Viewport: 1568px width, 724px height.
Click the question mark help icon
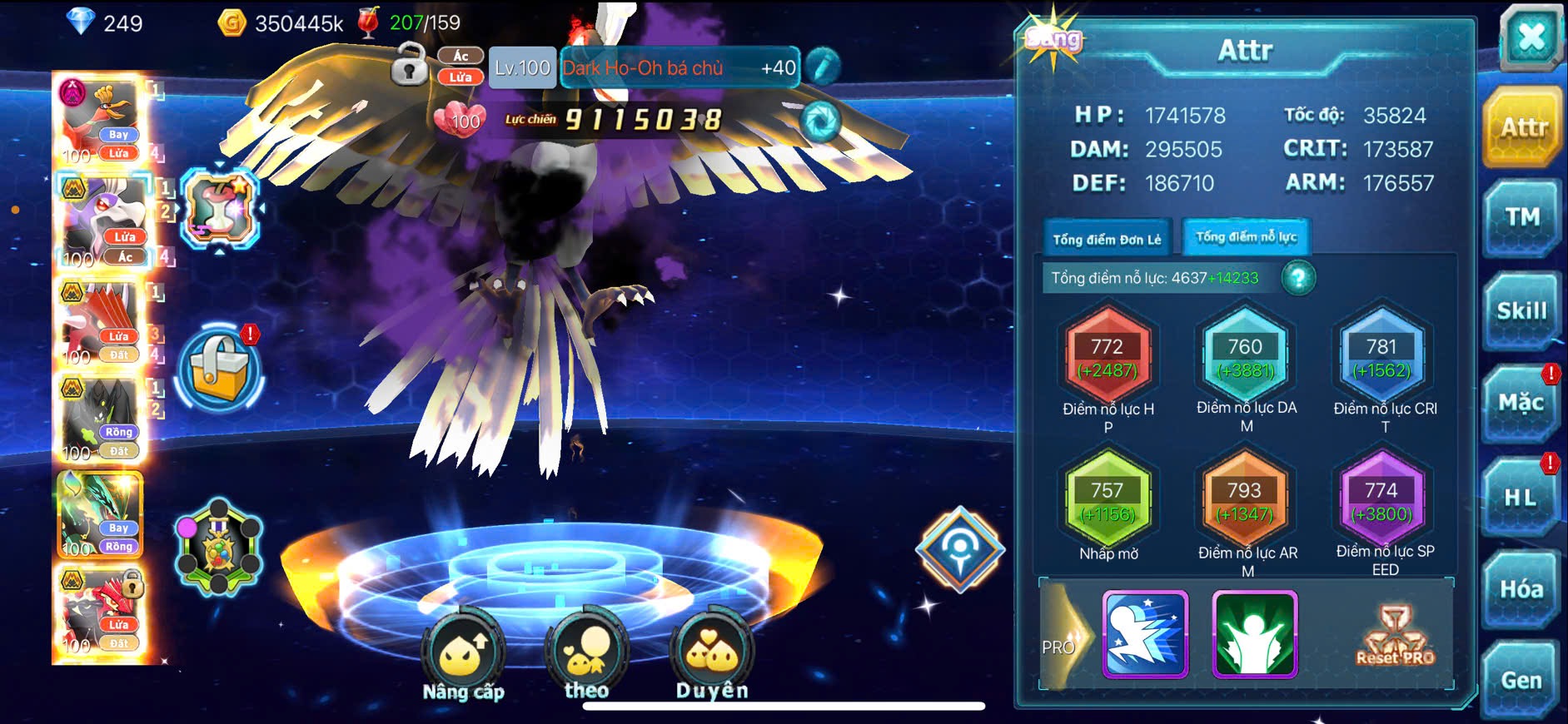1298,278
